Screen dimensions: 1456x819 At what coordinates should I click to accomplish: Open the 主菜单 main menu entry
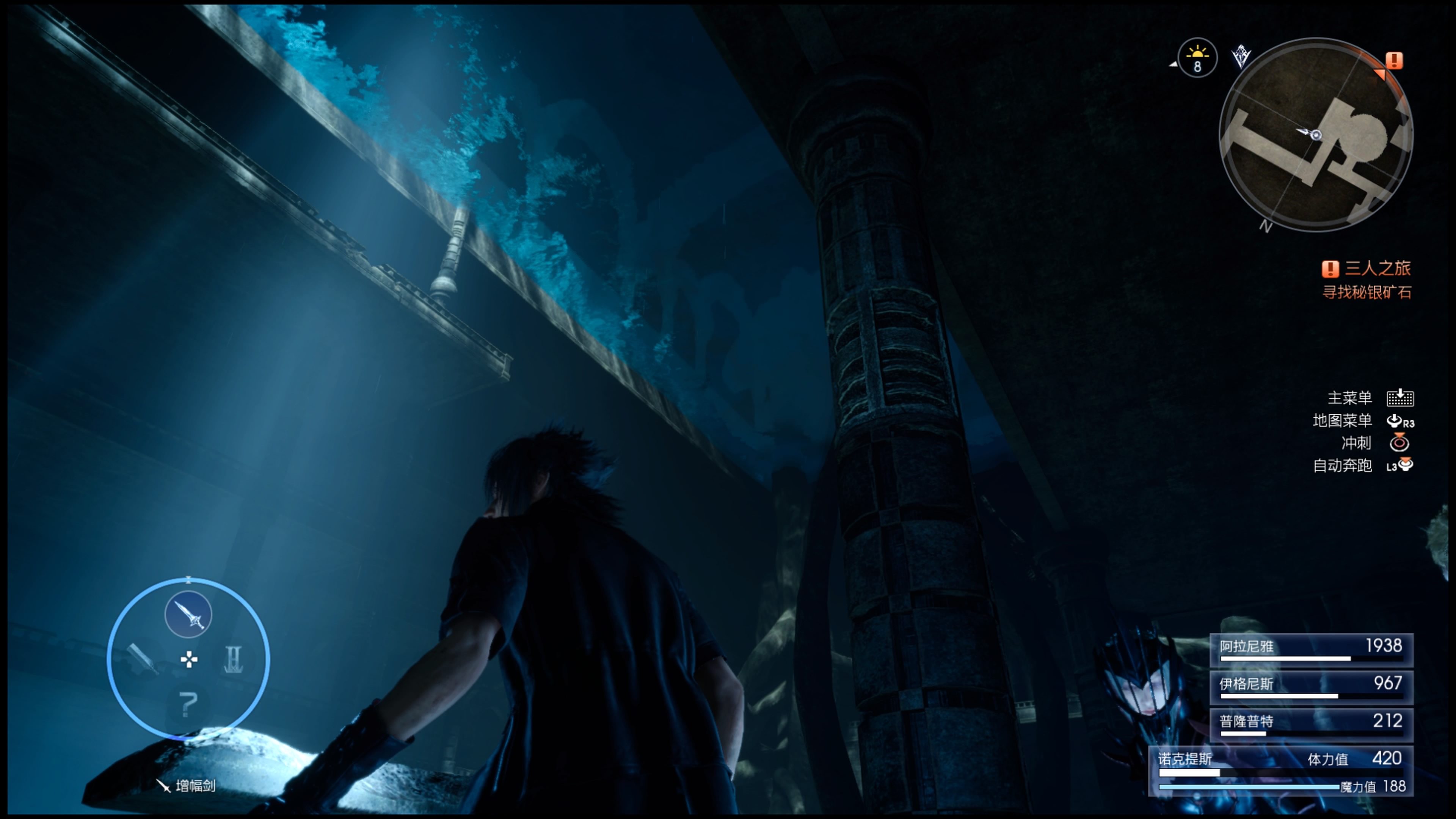coord(1350,398)
